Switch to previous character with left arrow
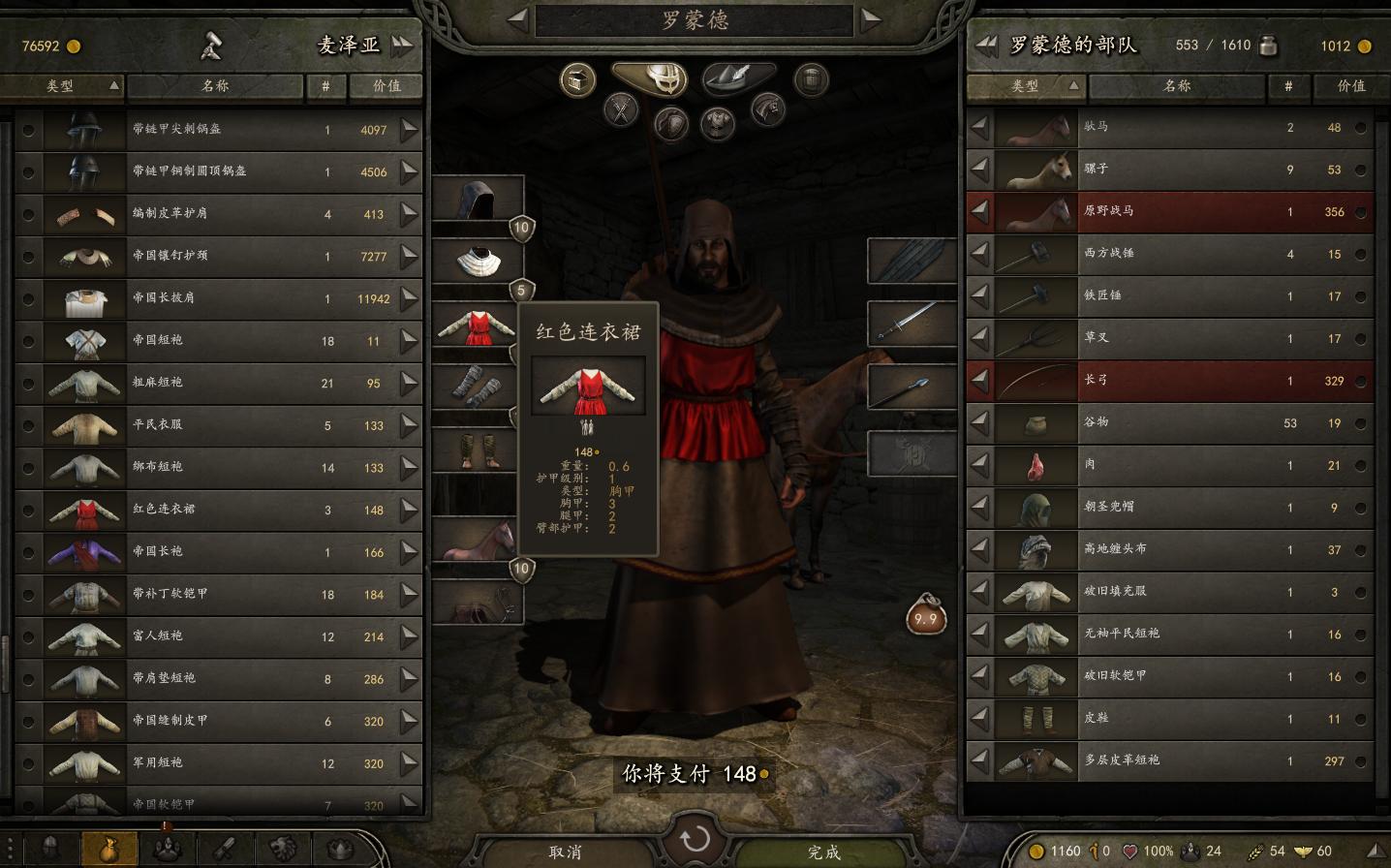 517,18
